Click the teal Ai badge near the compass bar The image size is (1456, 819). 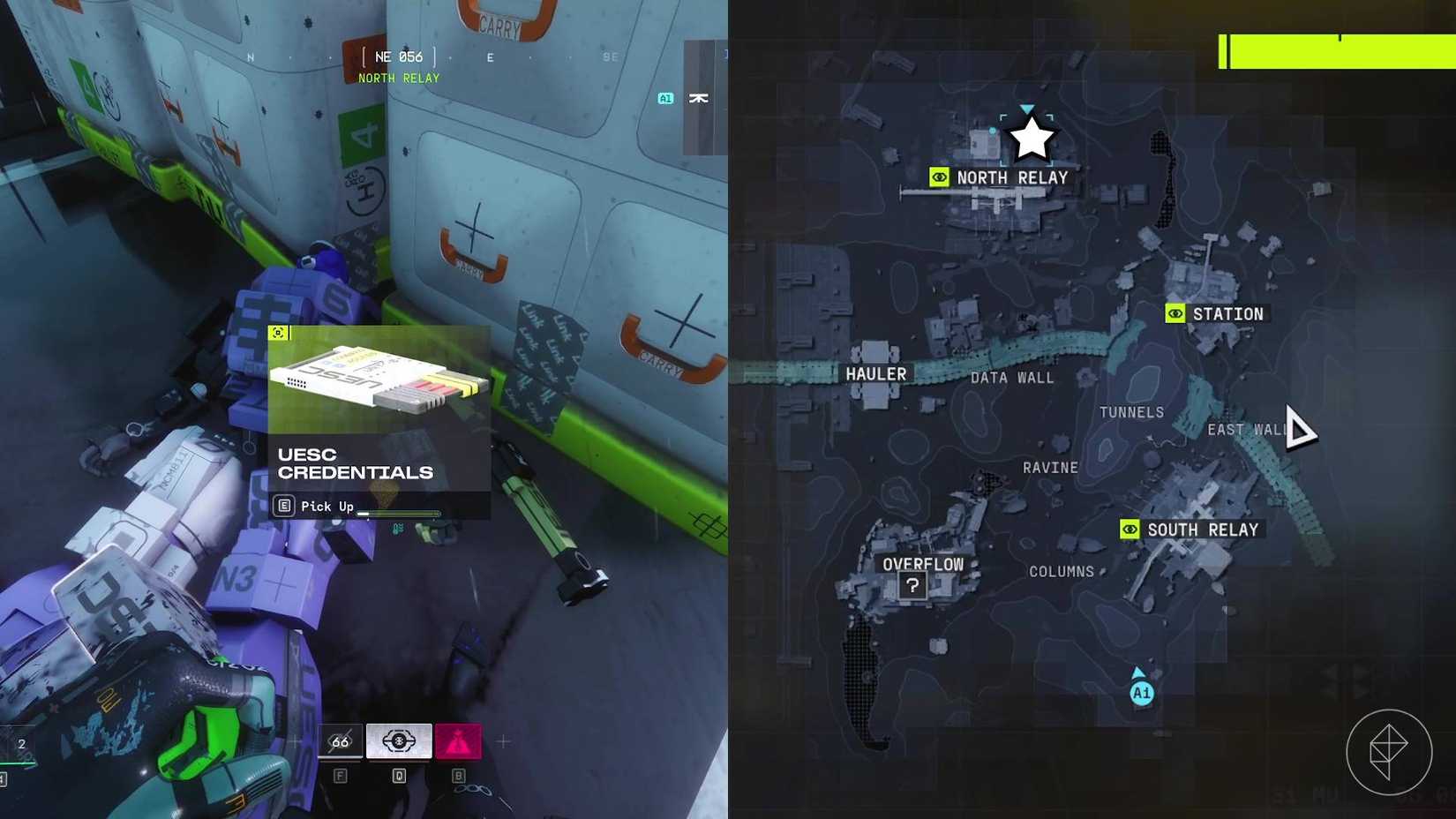(x=664, y=97)
